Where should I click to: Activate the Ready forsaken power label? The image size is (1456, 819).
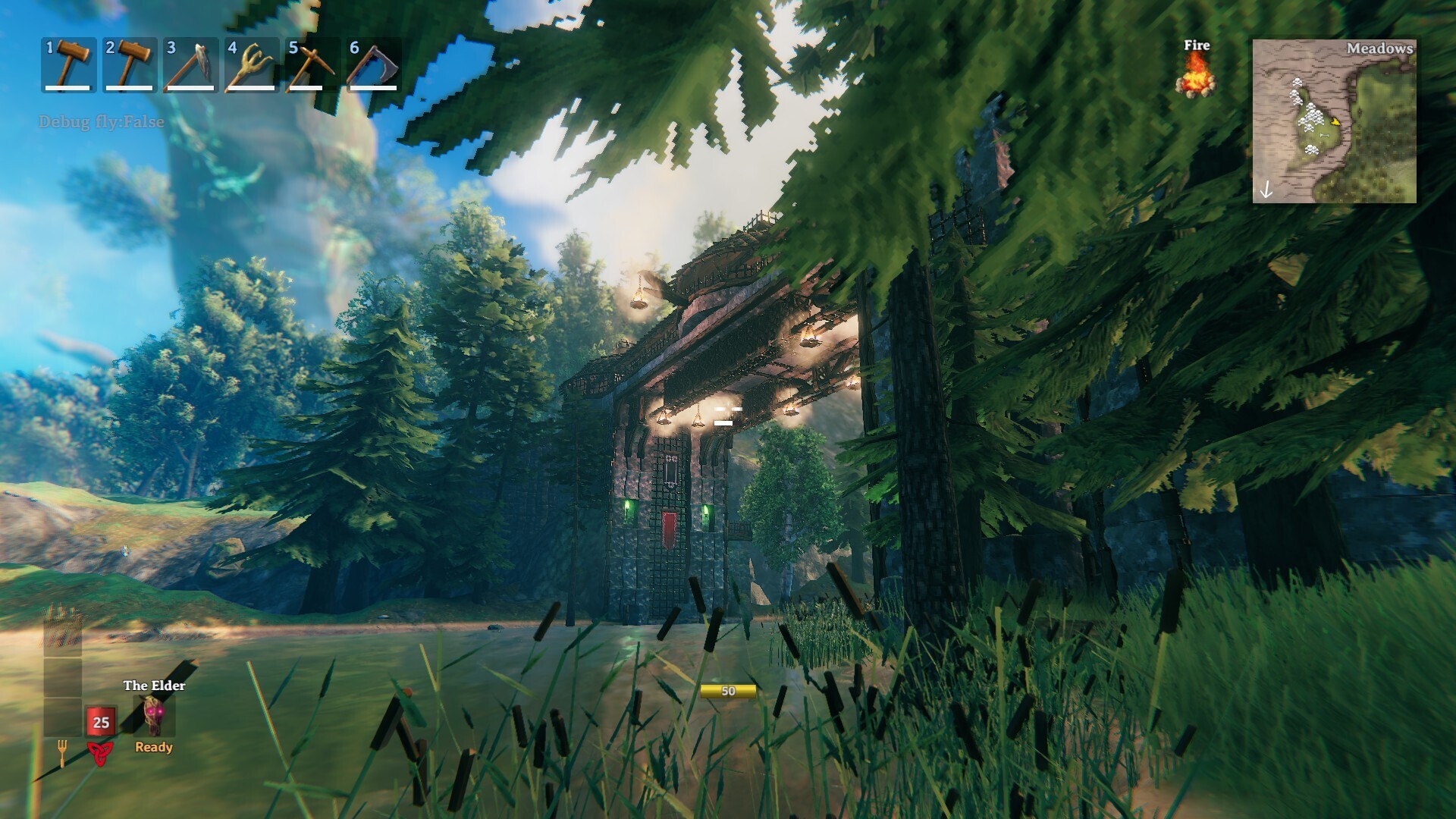click(154, 746)
